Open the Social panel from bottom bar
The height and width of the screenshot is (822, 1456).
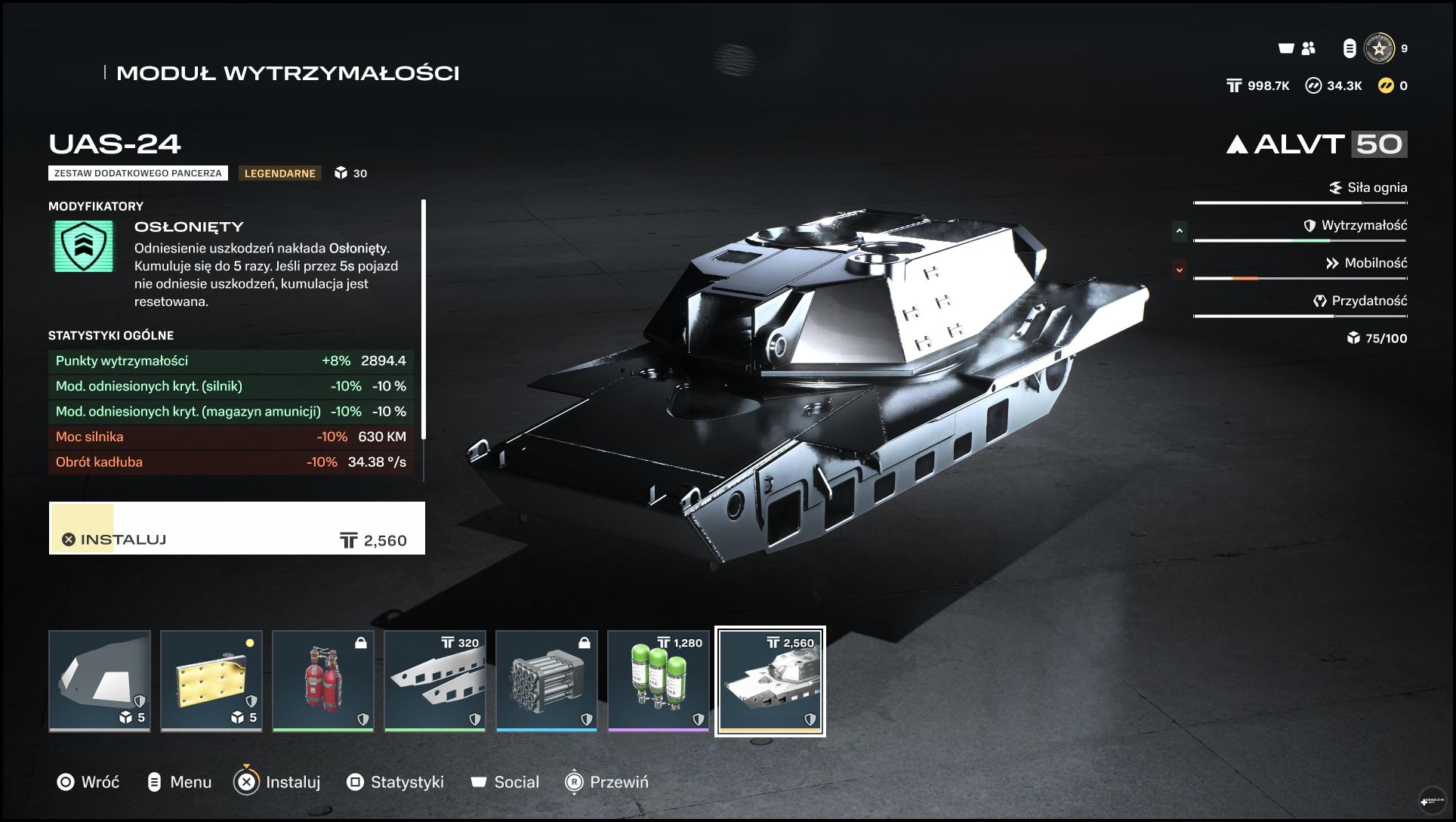(504, 782)
